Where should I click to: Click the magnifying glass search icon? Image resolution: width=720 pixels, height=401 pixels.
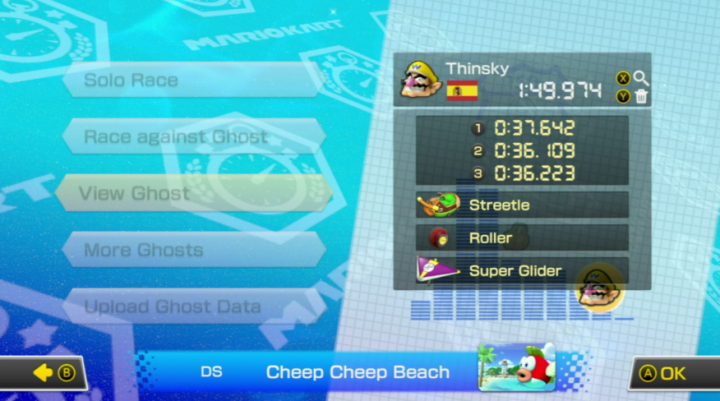(641, 78)
